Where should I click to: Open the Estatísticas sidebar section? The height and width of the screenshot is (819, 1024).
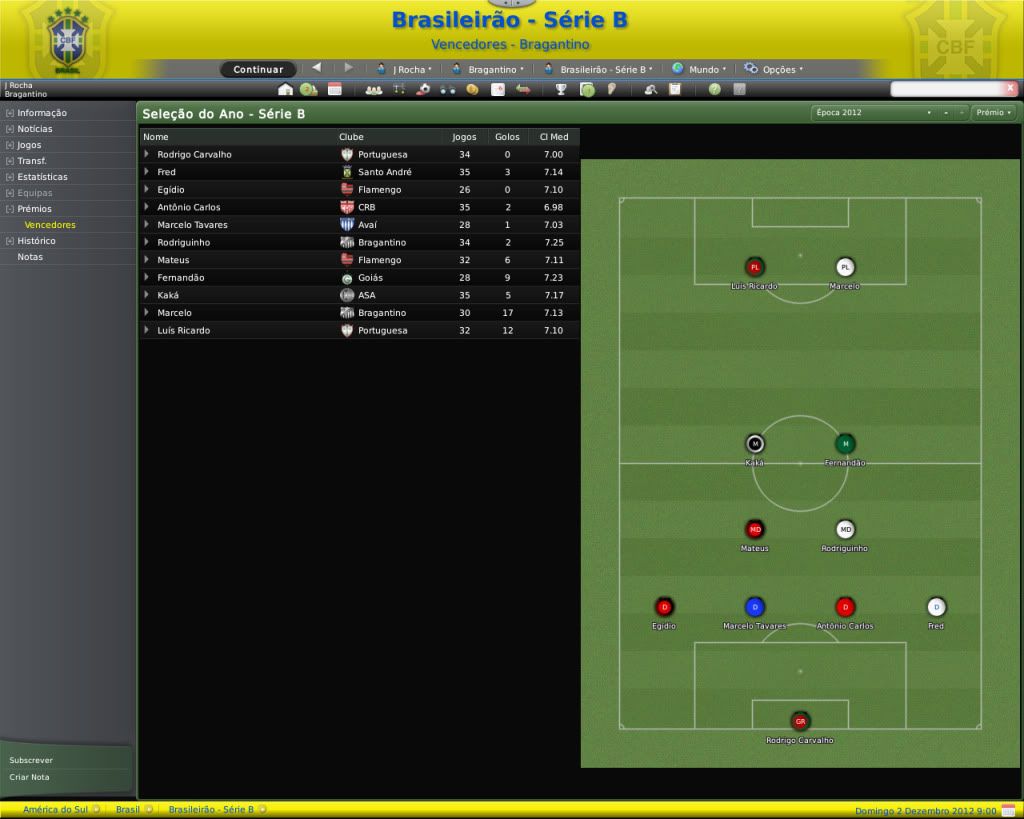(x=42, y=177)
